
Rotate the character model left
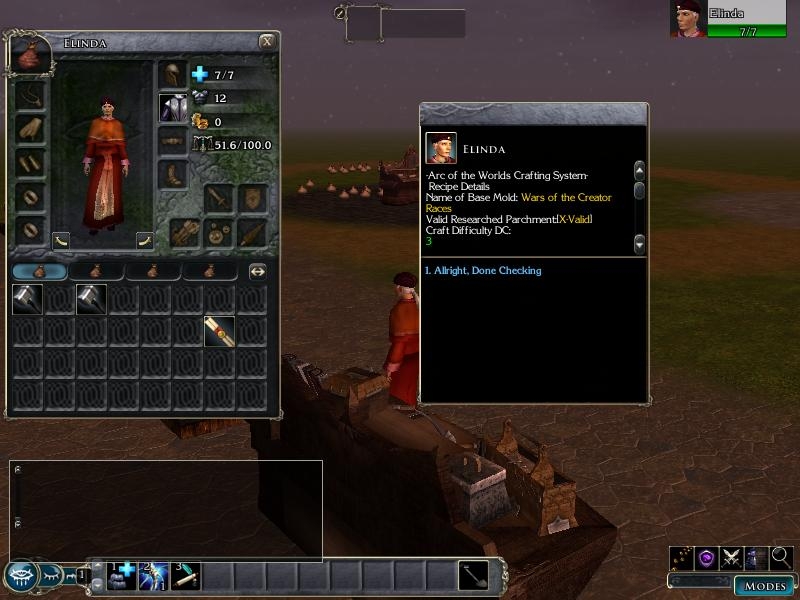pyautogui.click(x=62, y=240)
